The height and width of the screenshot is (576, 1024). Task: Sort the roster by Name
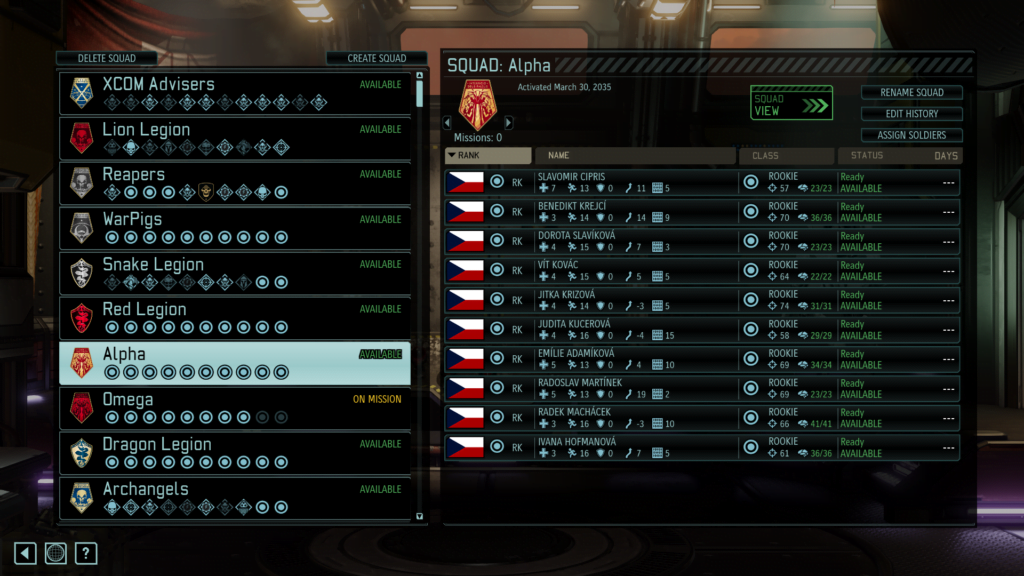pyautogui.click(x=635, y=156)
